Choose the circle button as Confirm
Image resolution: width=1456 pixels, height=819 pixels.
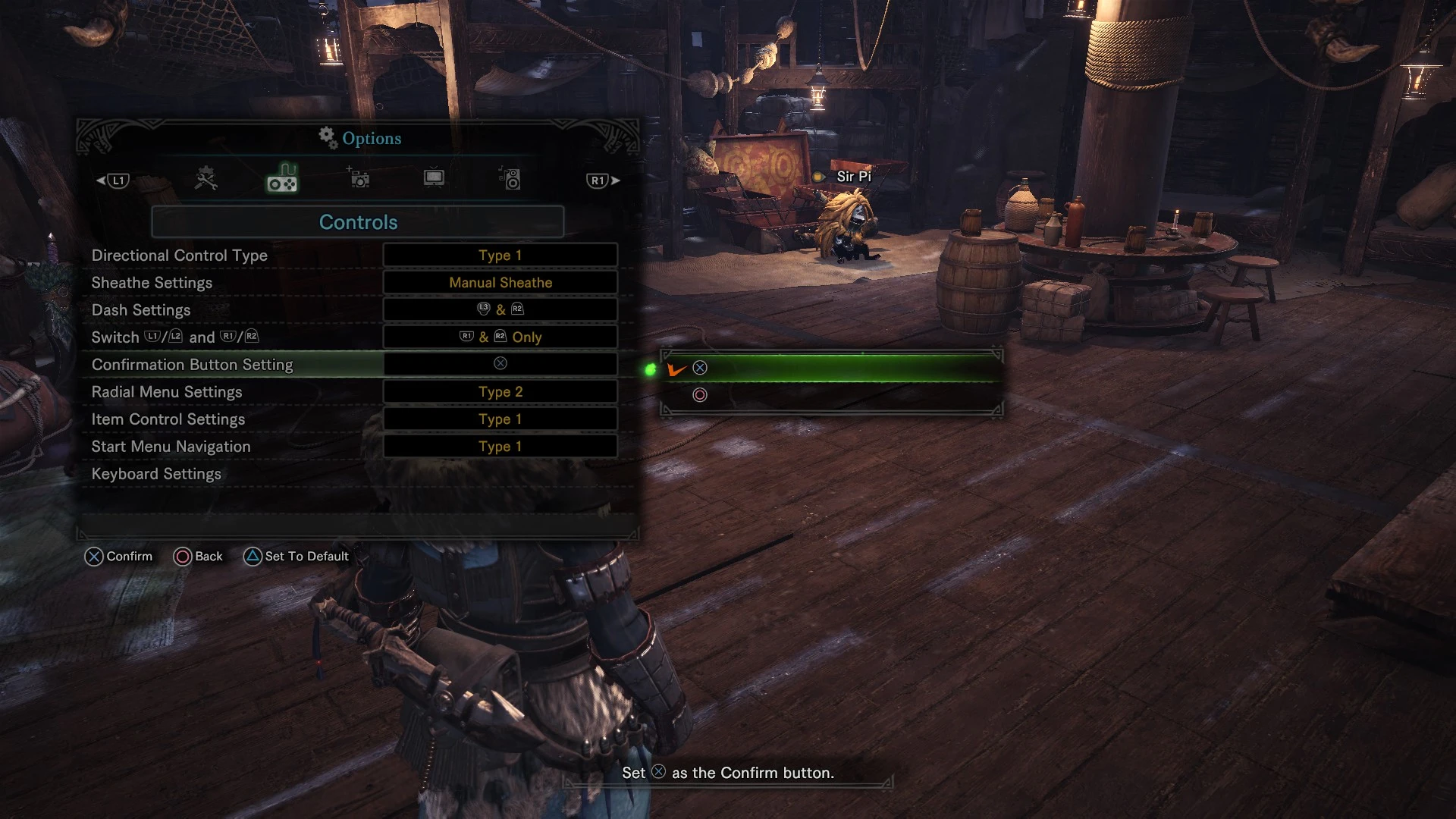832,395
